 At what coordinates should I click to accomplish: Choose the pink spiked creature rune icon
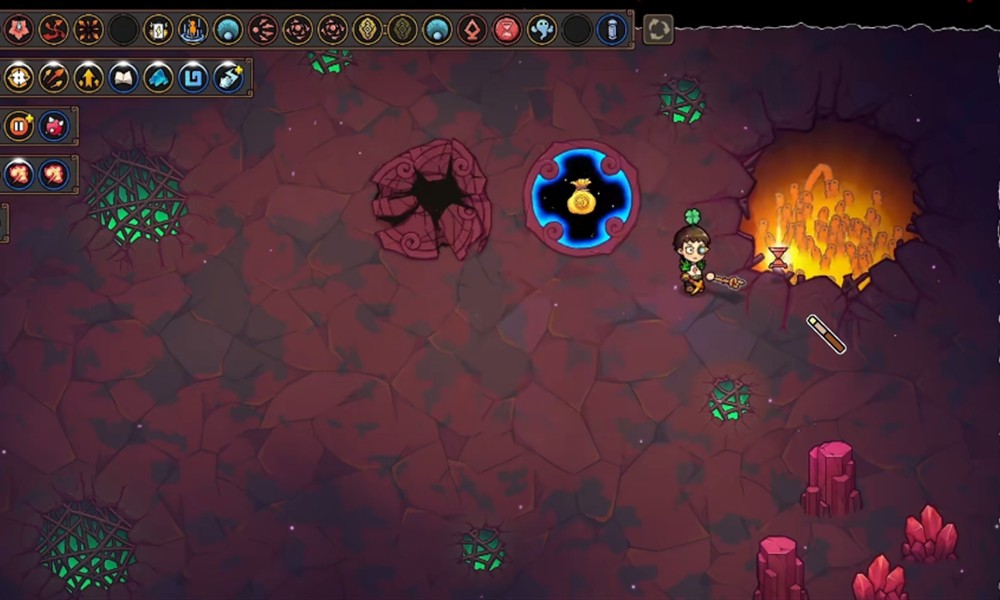[x=53, y=126]
